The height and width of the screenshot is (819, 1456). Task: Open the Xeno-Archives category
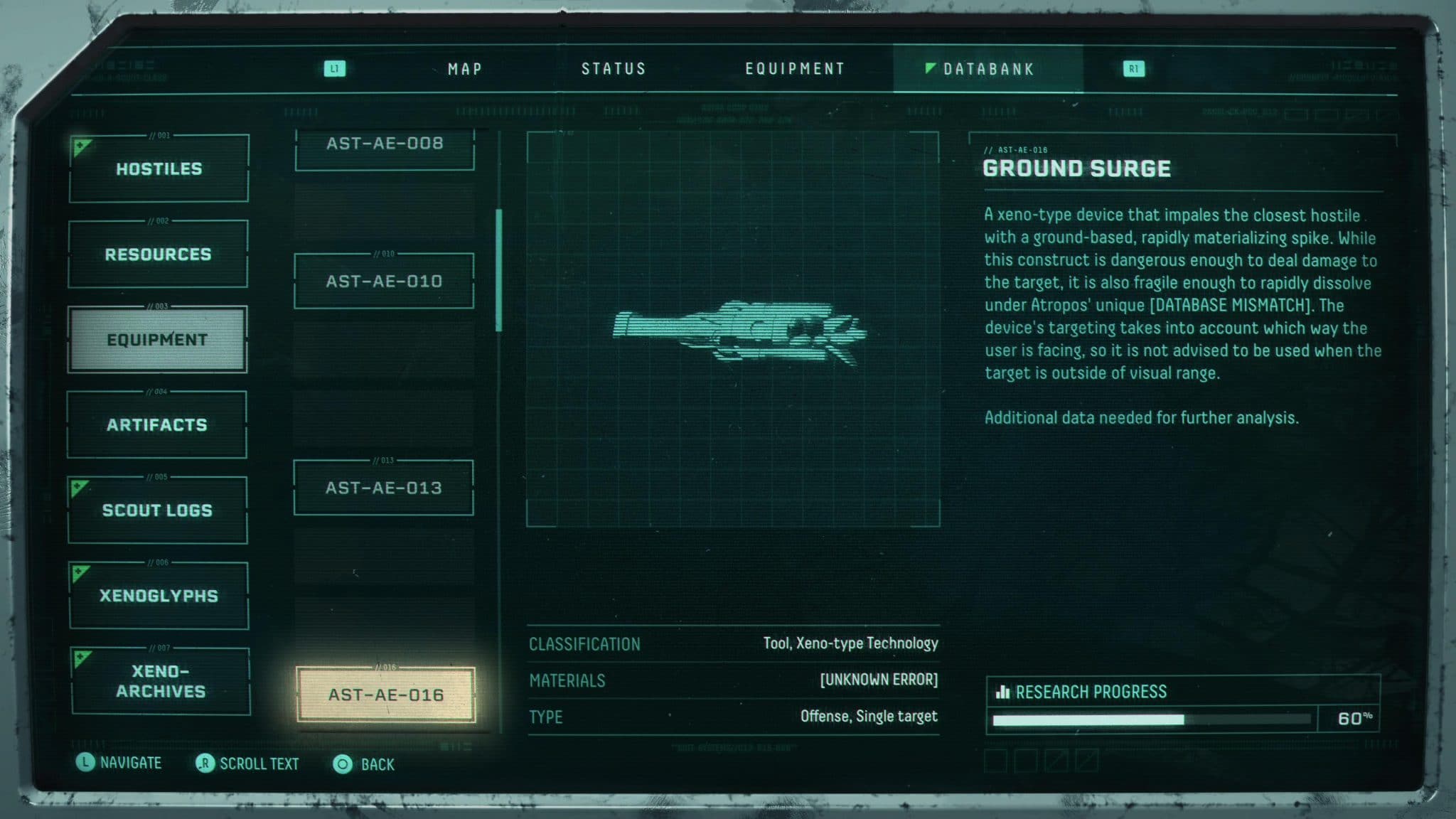coord(161,681)
